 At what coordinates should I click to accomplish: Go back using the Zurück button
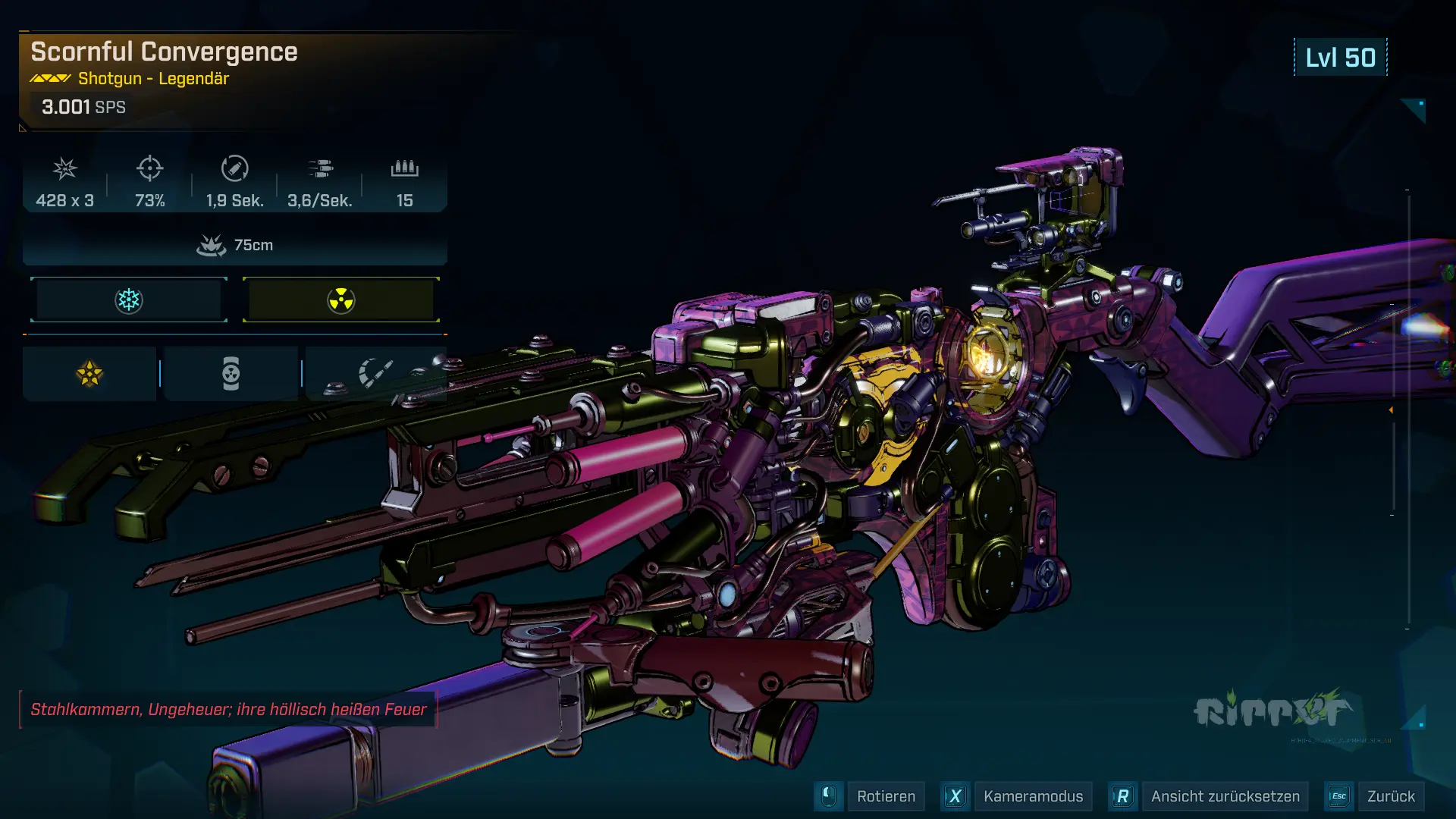tap(1391, 796)
